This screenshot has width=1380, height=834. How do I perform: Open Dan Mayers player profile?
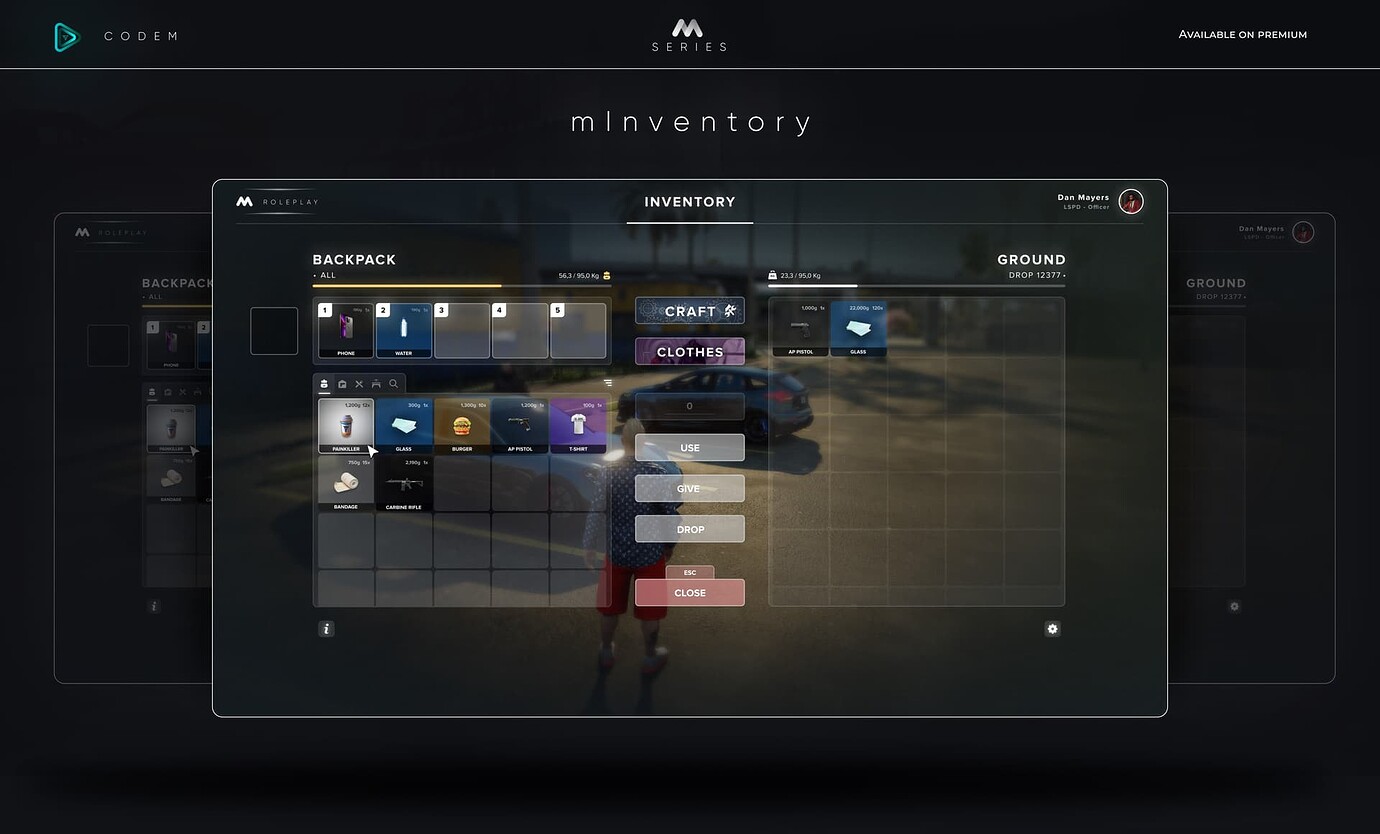pos(1130,201)
